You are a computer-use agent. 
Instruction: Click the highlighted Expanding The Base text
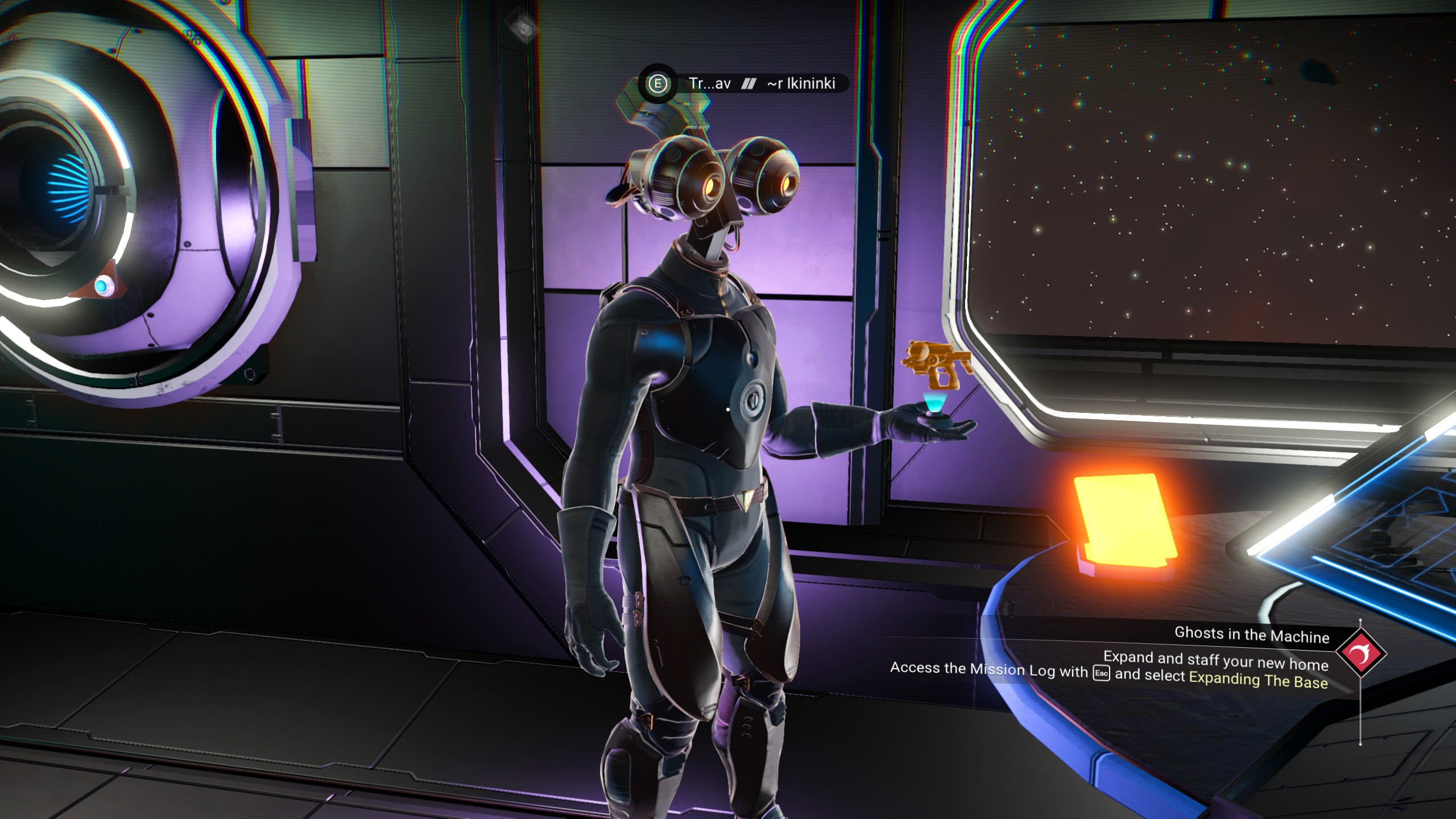pos(1258,680)
